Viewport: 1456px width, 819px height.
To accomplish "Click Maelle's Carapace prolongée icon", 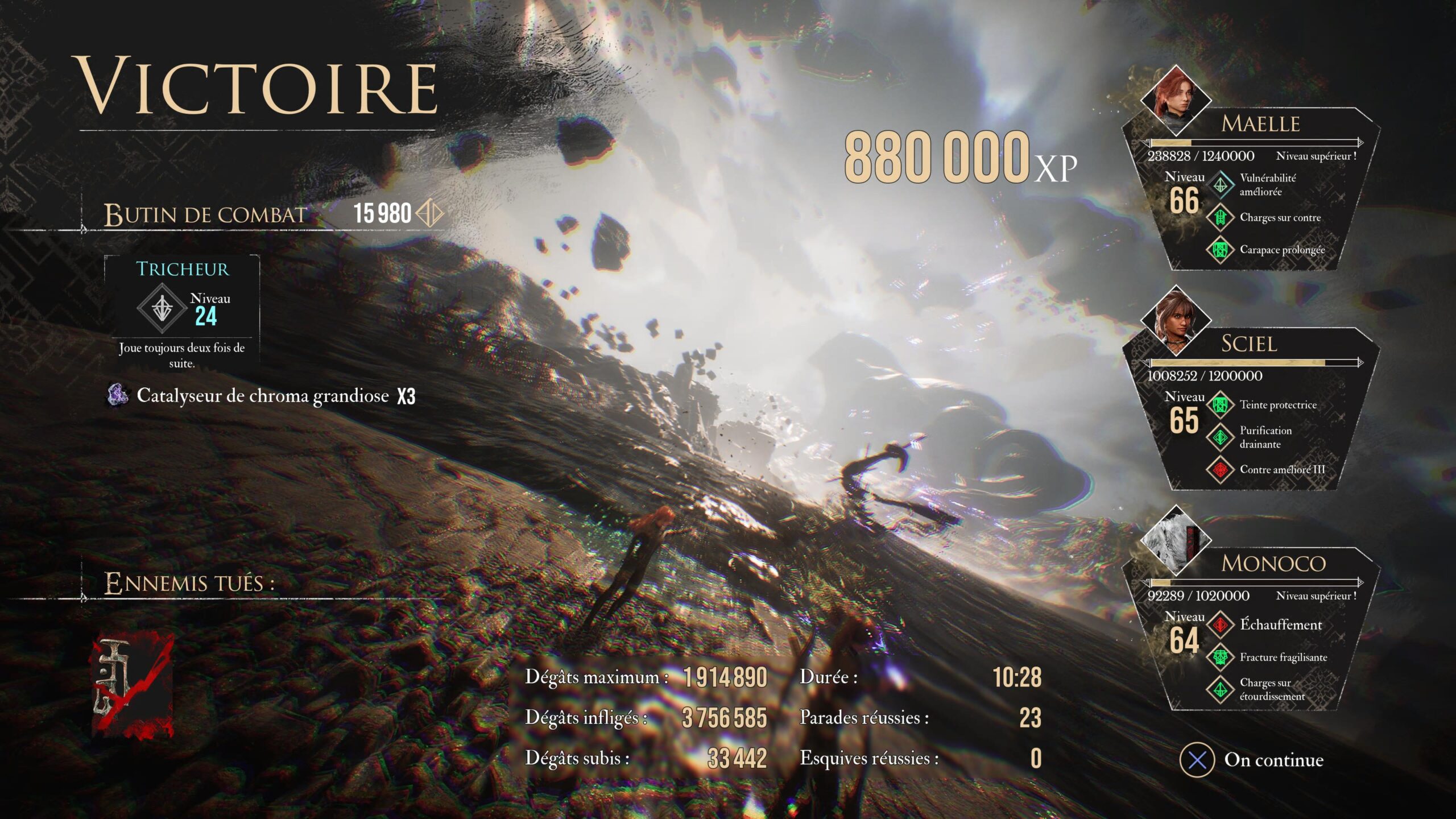I will tap(1220, 250).
